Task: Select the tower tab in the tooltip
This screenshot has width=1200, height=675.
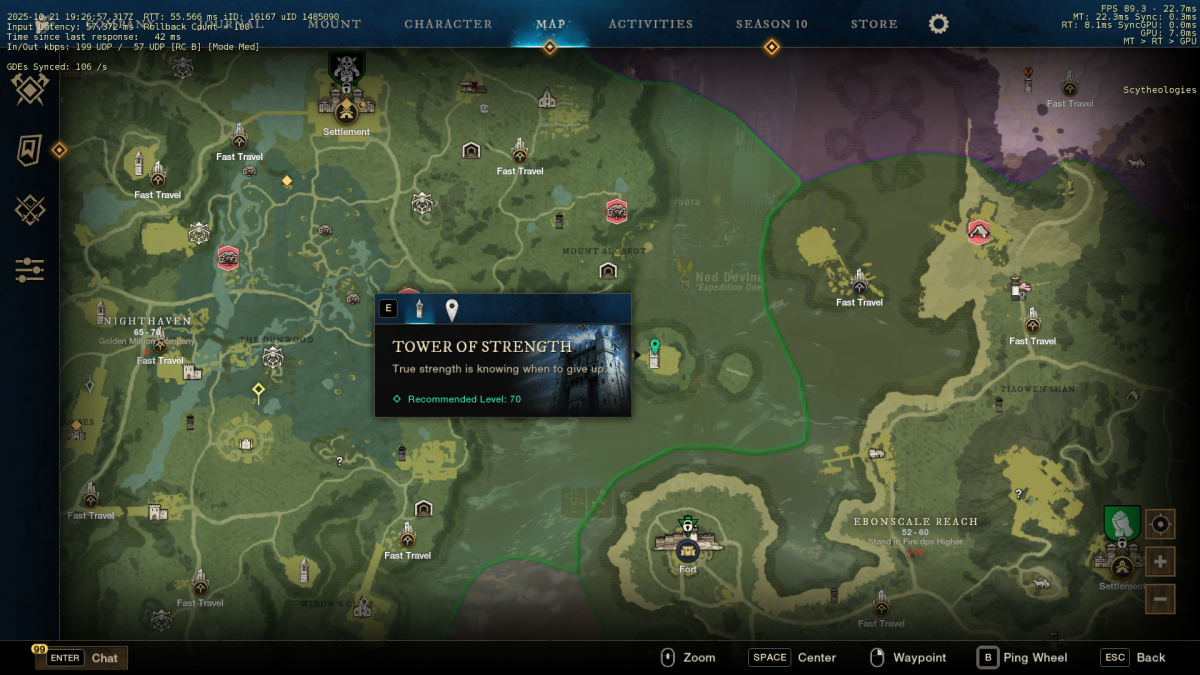Action: pos(419,309)
